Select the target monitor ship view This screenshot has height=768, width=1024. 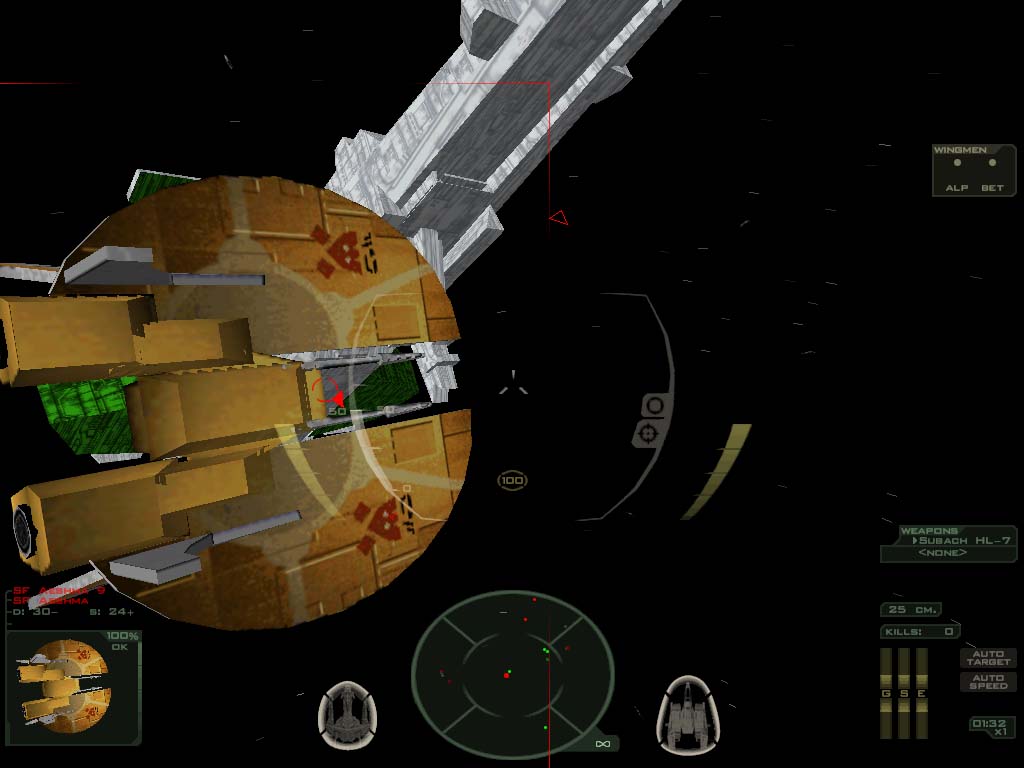pos(66,685)
